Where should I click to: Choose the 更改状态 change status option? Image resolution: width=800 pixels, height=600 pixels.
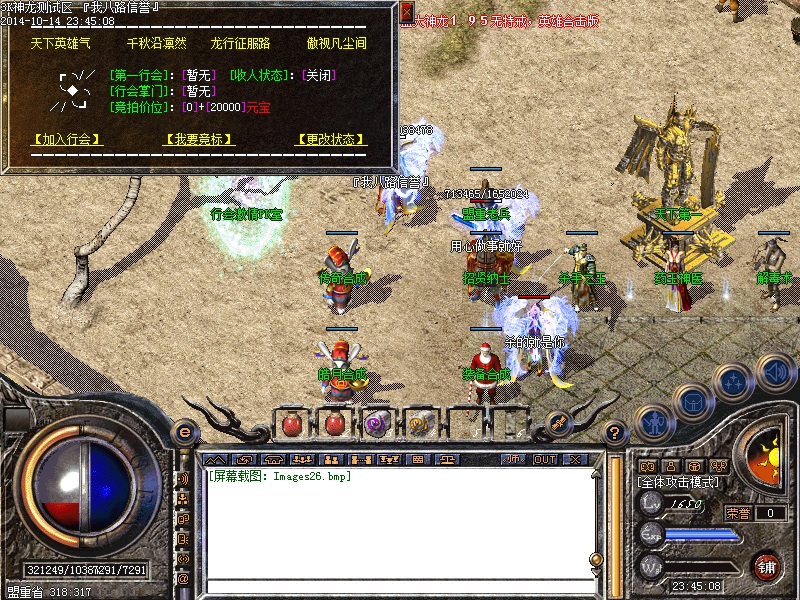click(331, 140)
